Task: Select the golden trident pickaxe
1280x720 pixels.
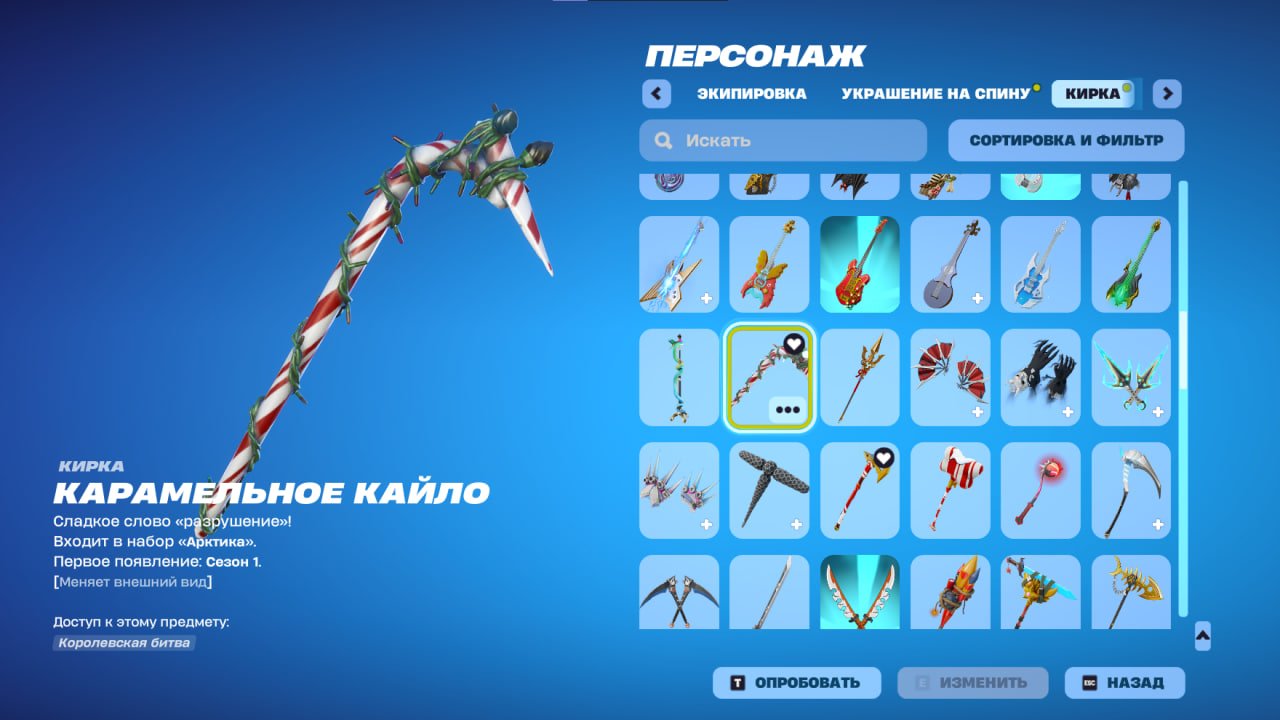Action: (860, 378)
